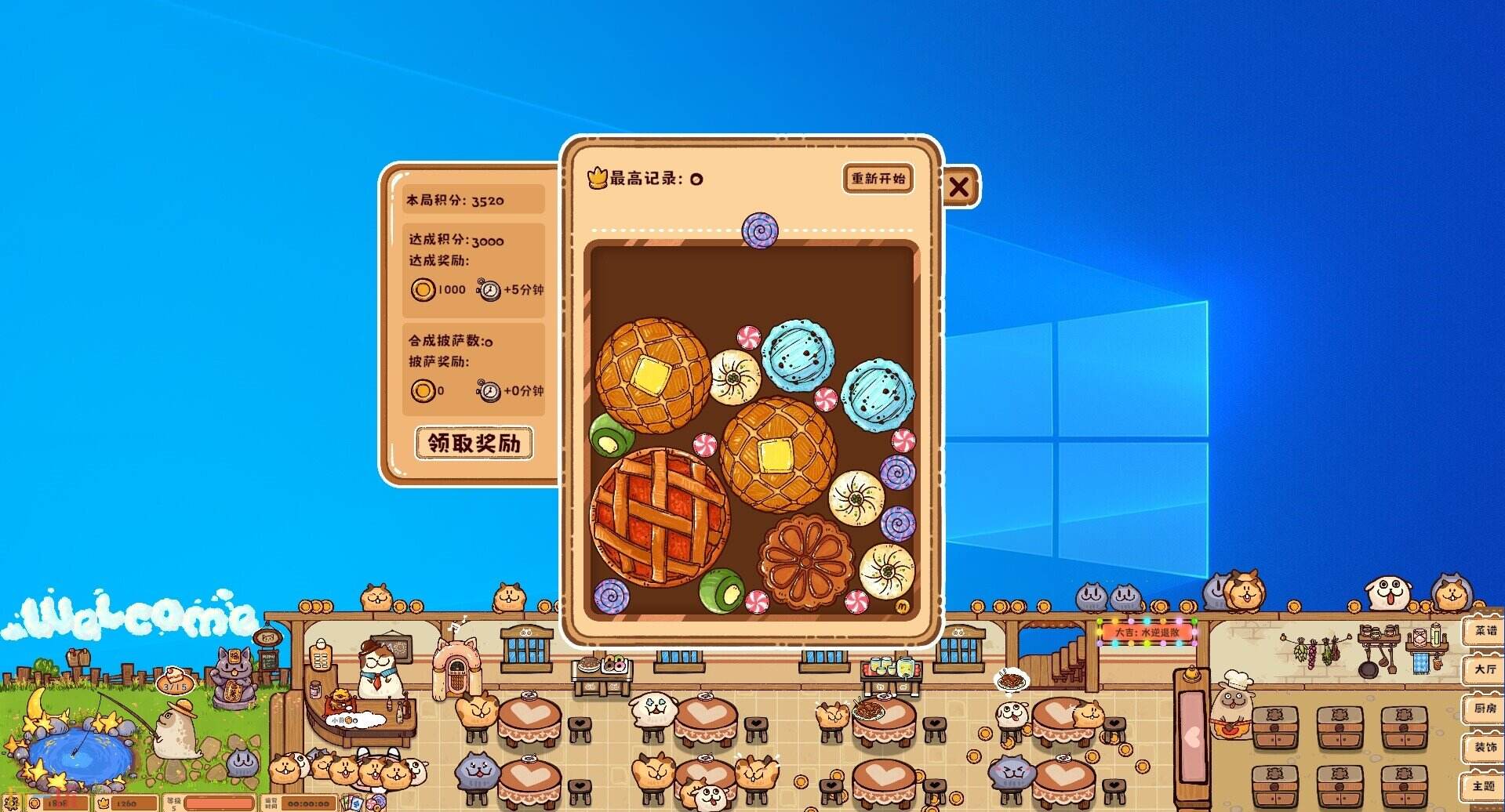
Task: Click the crown points icon near 1260
Action: [x=104, y=803]
